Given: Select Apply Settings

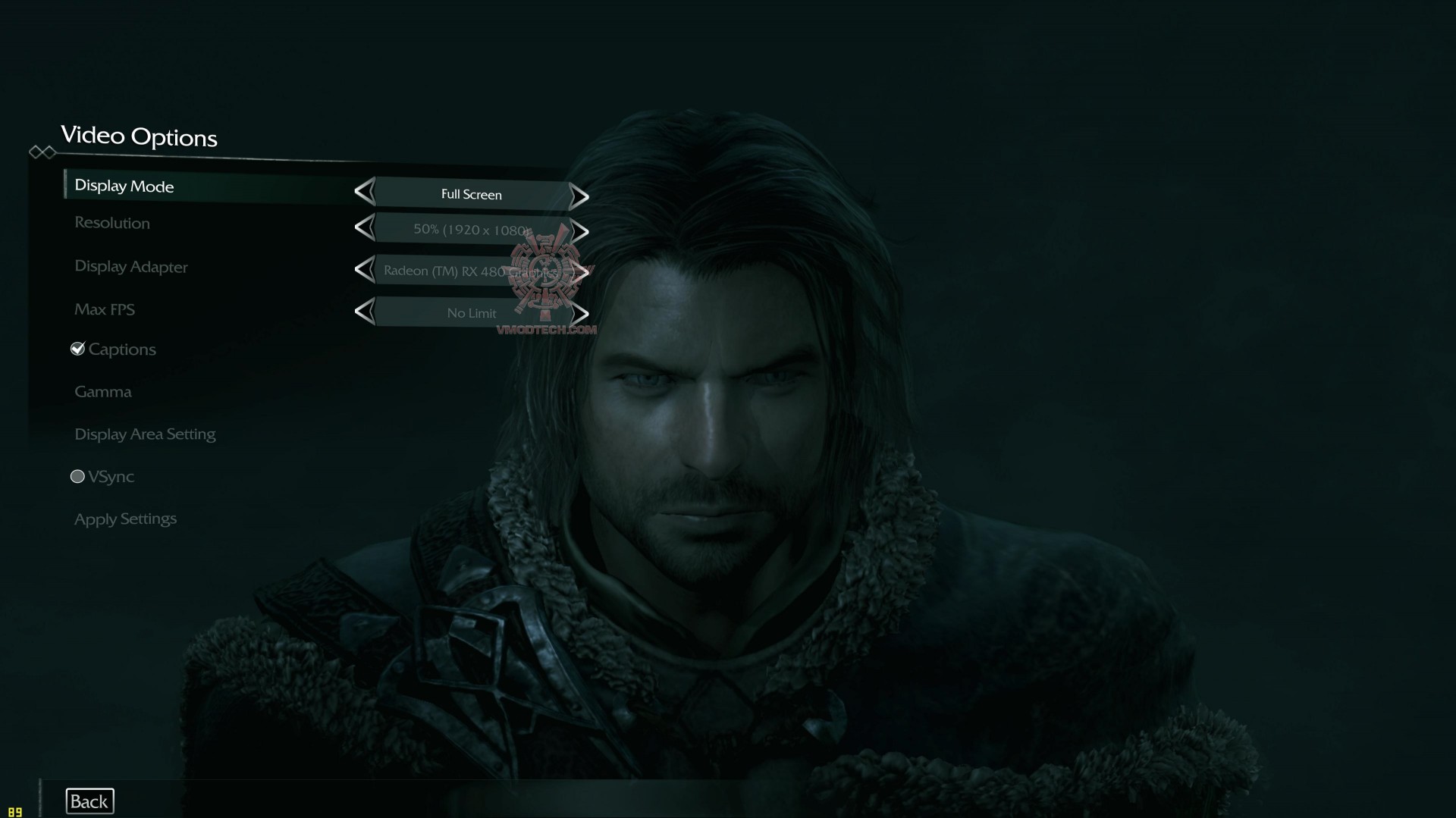Looking at the screenshot, I should 124,519.
